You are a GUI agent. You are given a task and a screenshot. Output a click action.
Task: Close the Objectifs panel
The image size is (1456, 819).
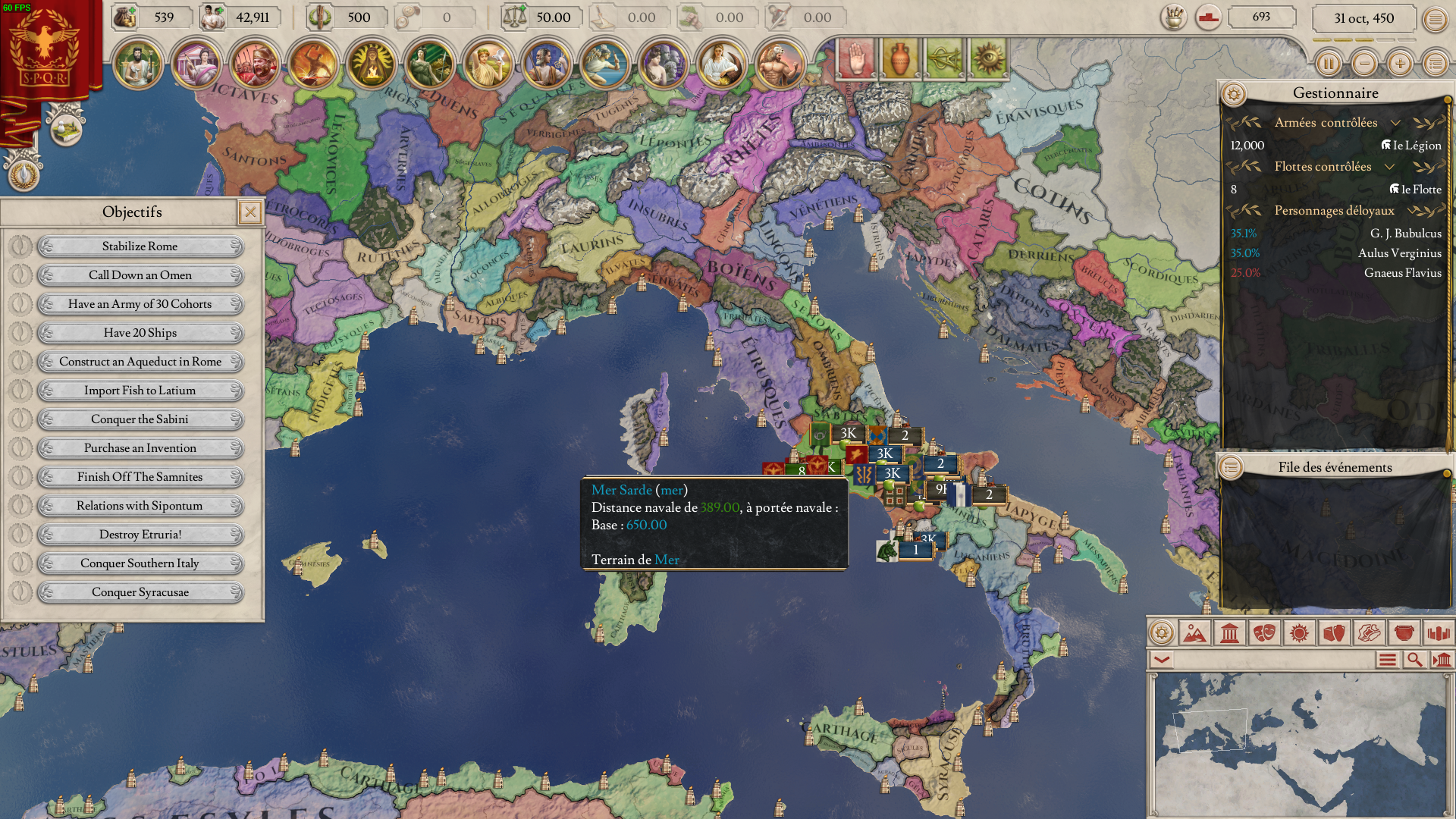coord(249,212)
